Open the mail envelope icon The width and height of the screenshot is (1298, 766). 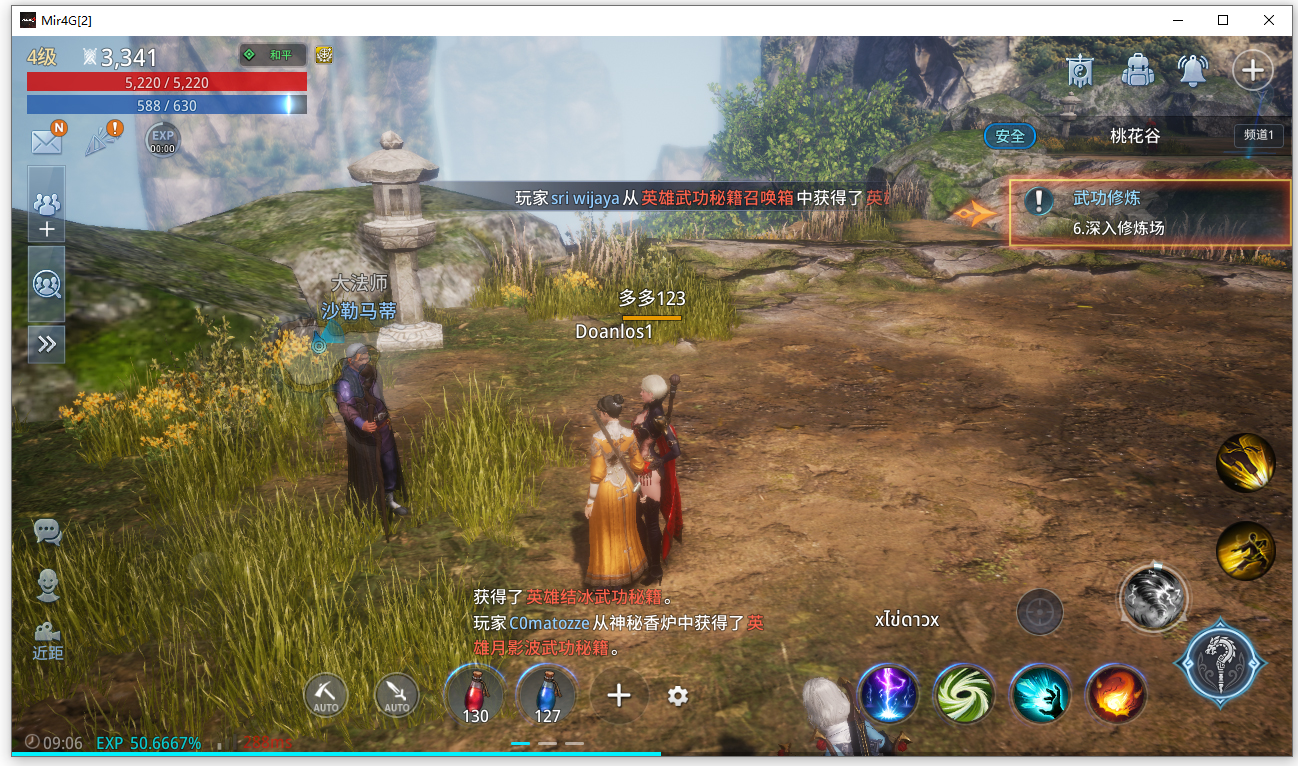[46, 141]
